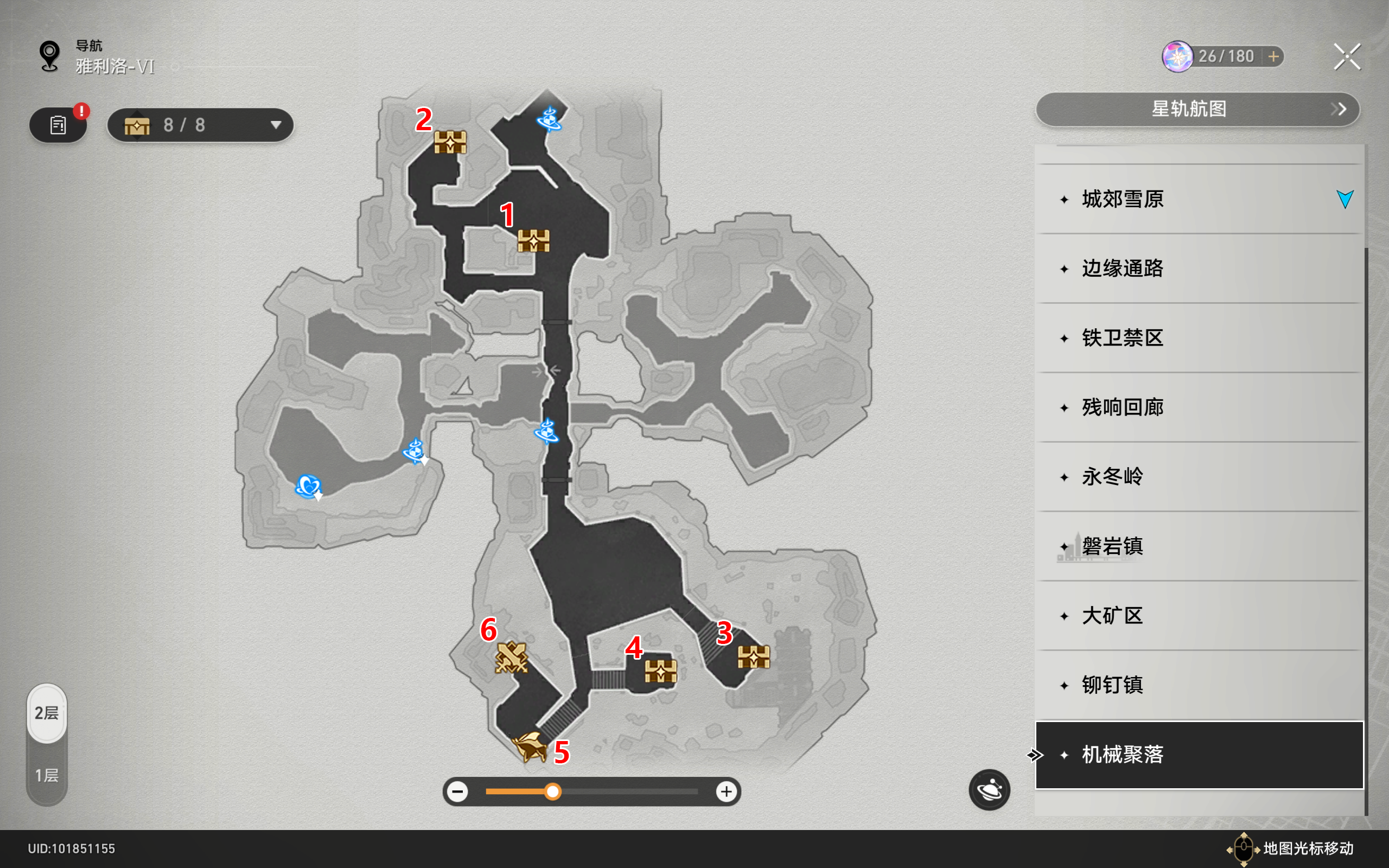Open the Star Rail Map (星轨航图)
The width and height of the screenshot is (1389, 868).
(x=1197, y=109)
